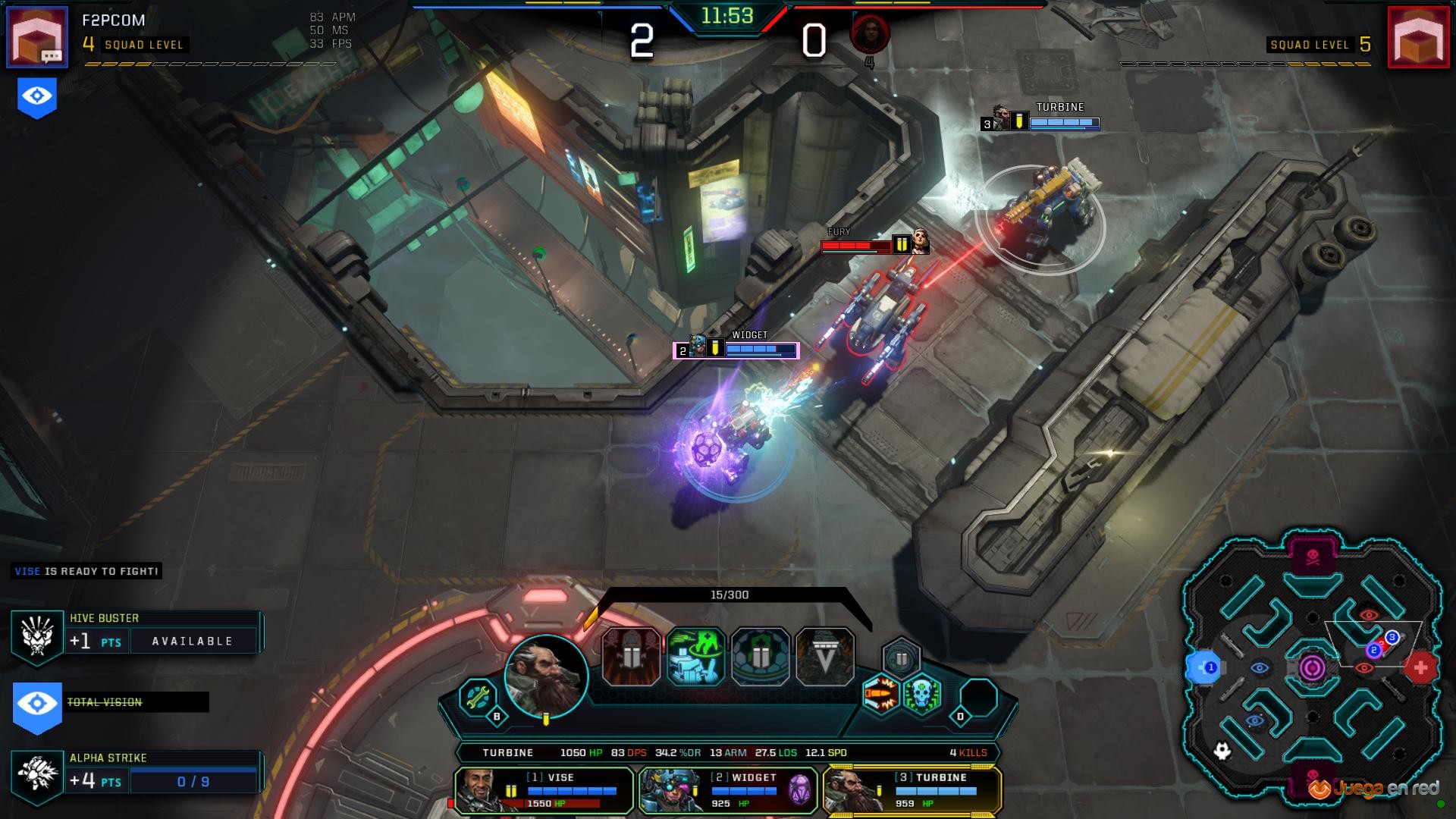1456x819 pixels.
Task: Click the red skull-and-crossbones ability icon
Action: [632, 657]
